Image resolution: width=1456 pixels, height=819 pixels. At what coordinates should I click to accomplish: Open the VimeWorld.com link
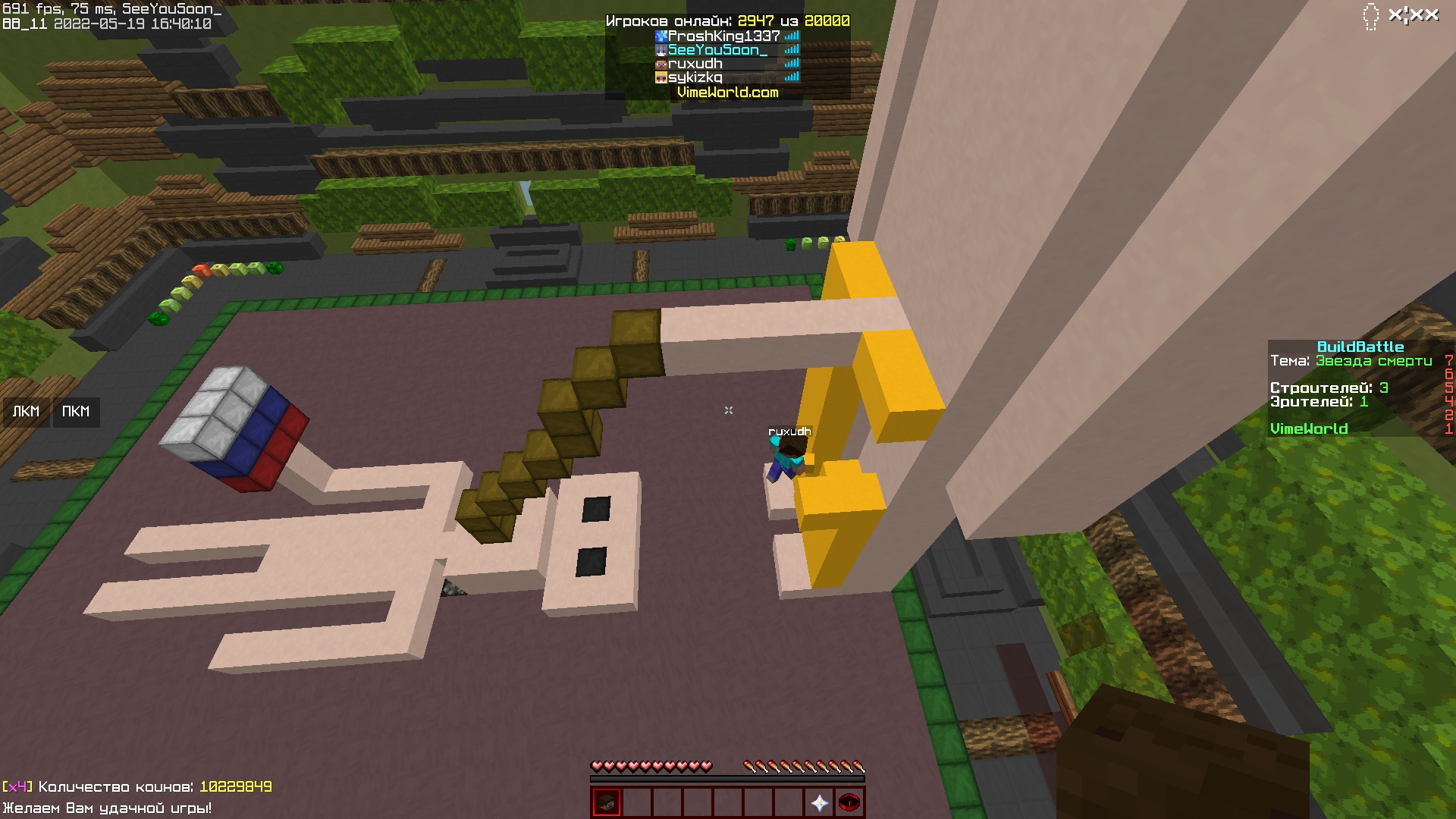point(726,93)
